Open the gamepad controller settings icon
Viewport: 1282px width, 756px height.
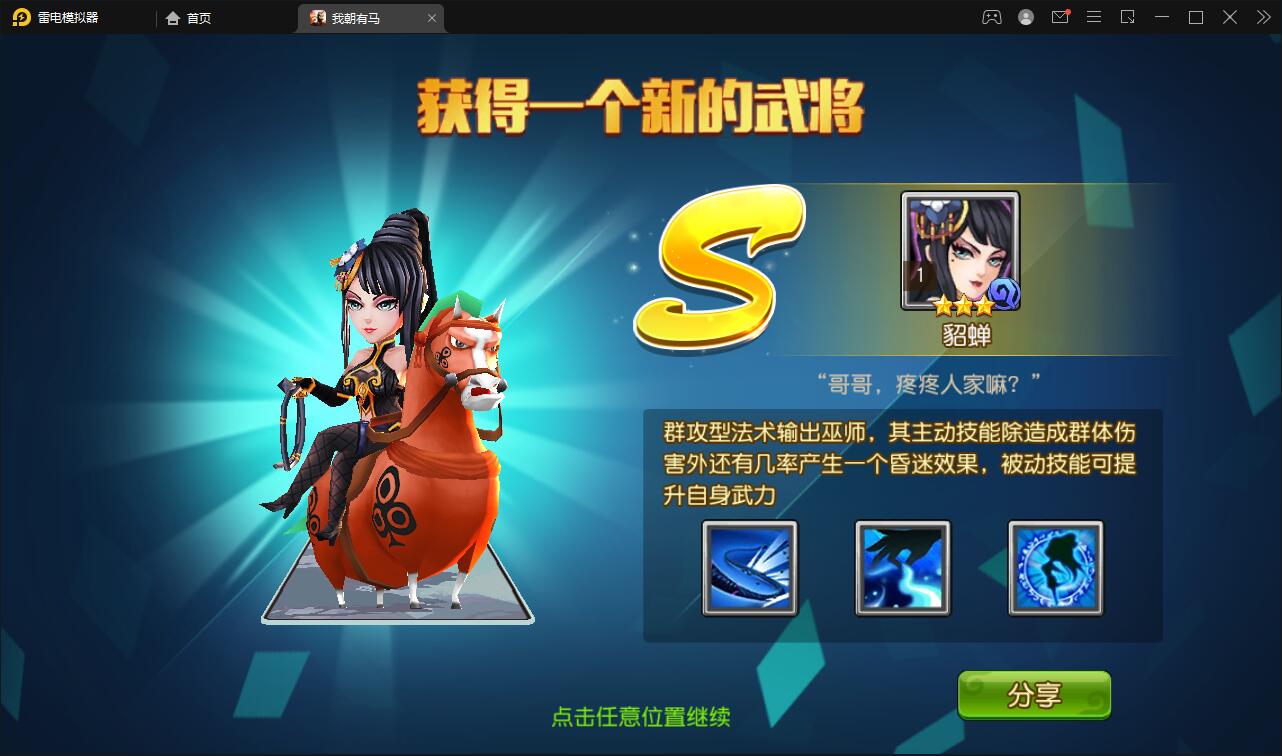coord(991,17)
